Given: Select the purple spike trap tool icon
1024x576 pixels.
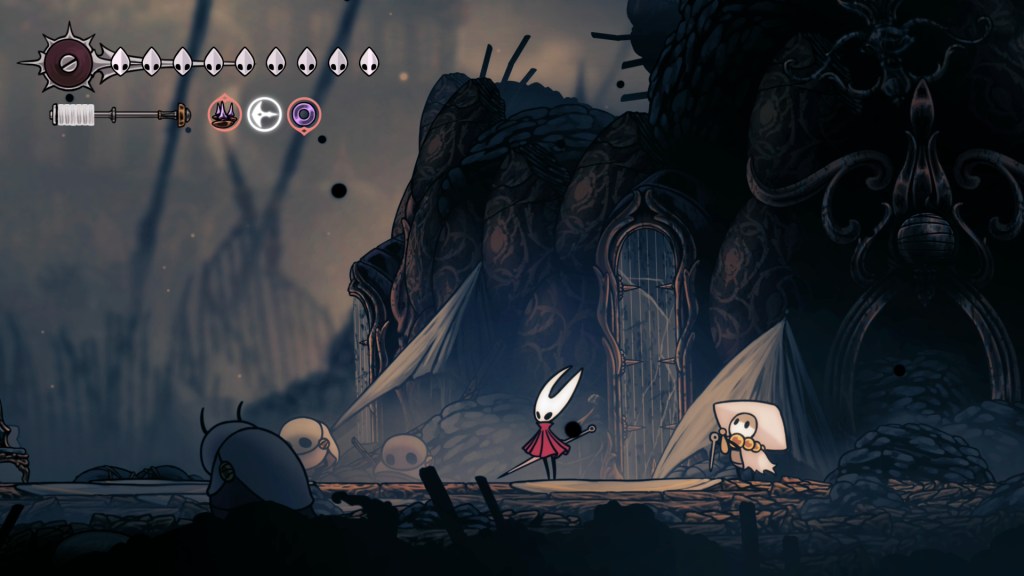Looking at the screenshot, I should point(224,114).
